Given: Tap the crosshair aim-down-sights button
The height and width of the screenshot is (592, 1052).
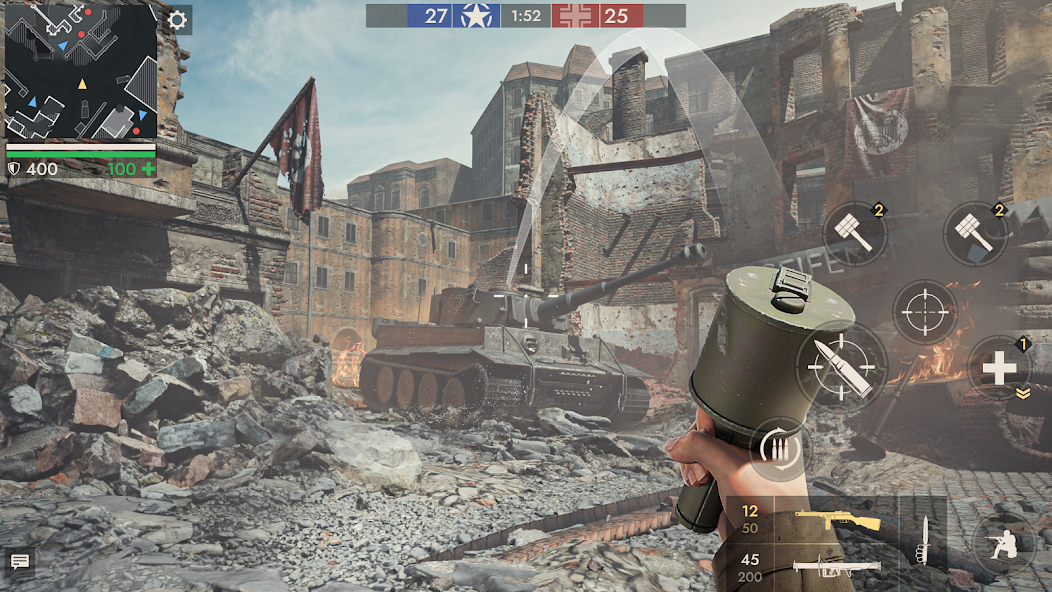Looking at the screenshot, I should [925, 312].
